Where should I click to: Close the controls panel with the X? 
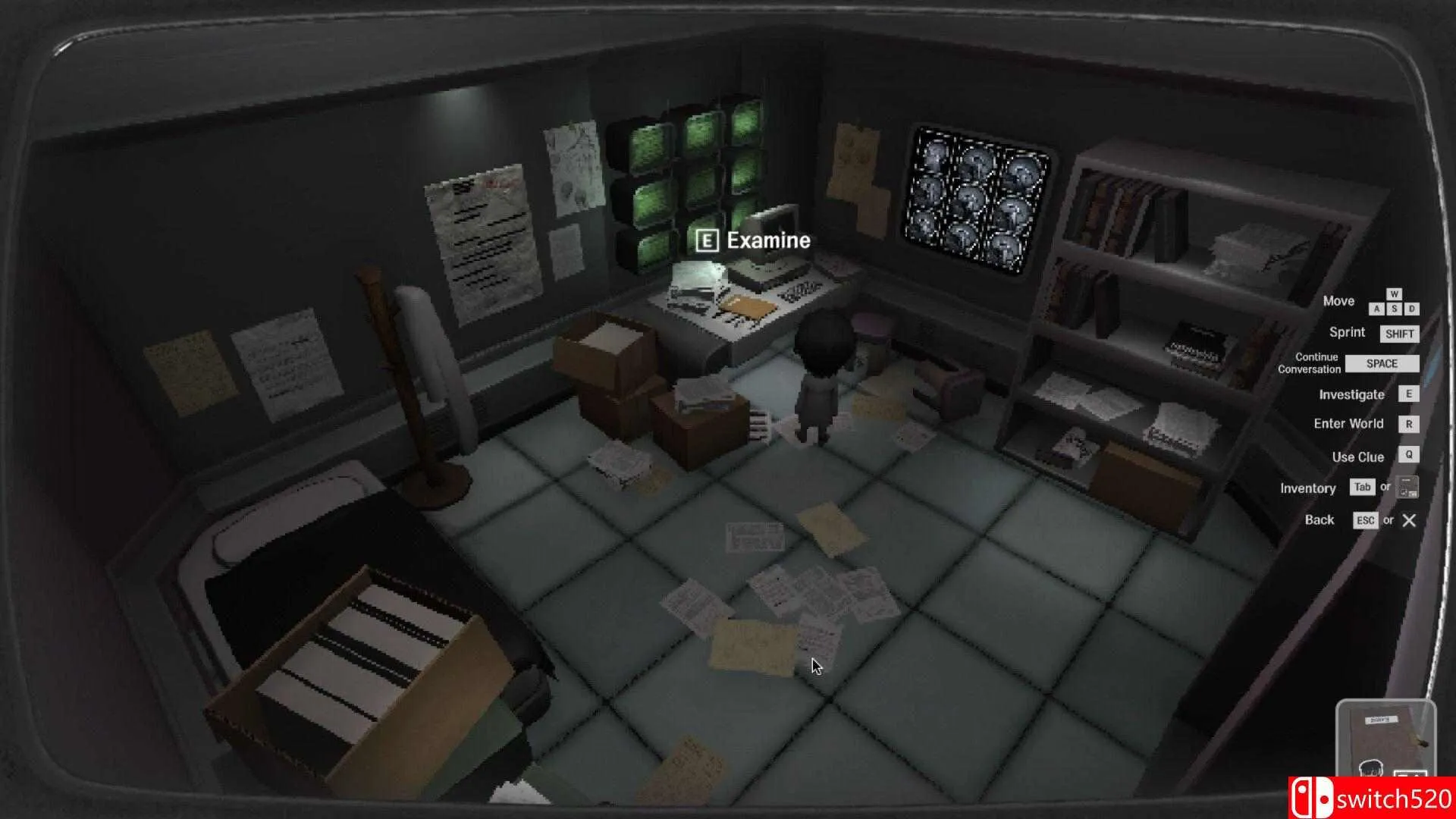click(x=1409, y=520)
